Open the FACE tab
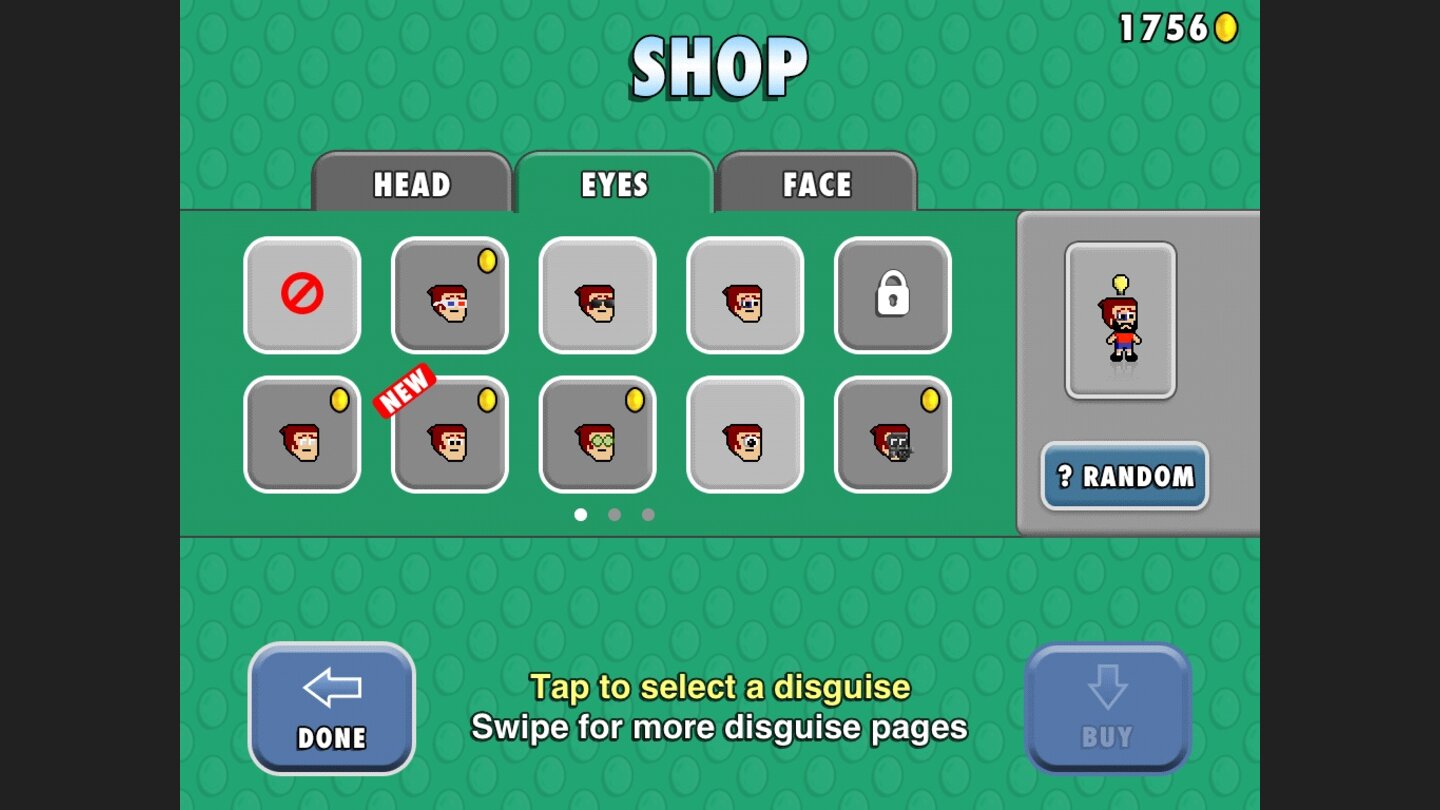 point(818,184)
